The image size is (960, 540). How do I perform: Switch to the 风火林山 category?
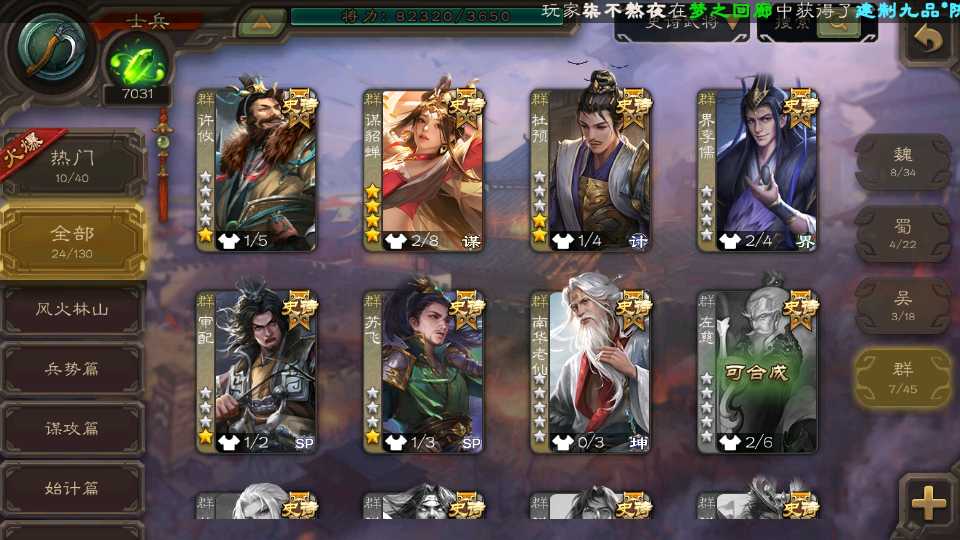[72, 310]
